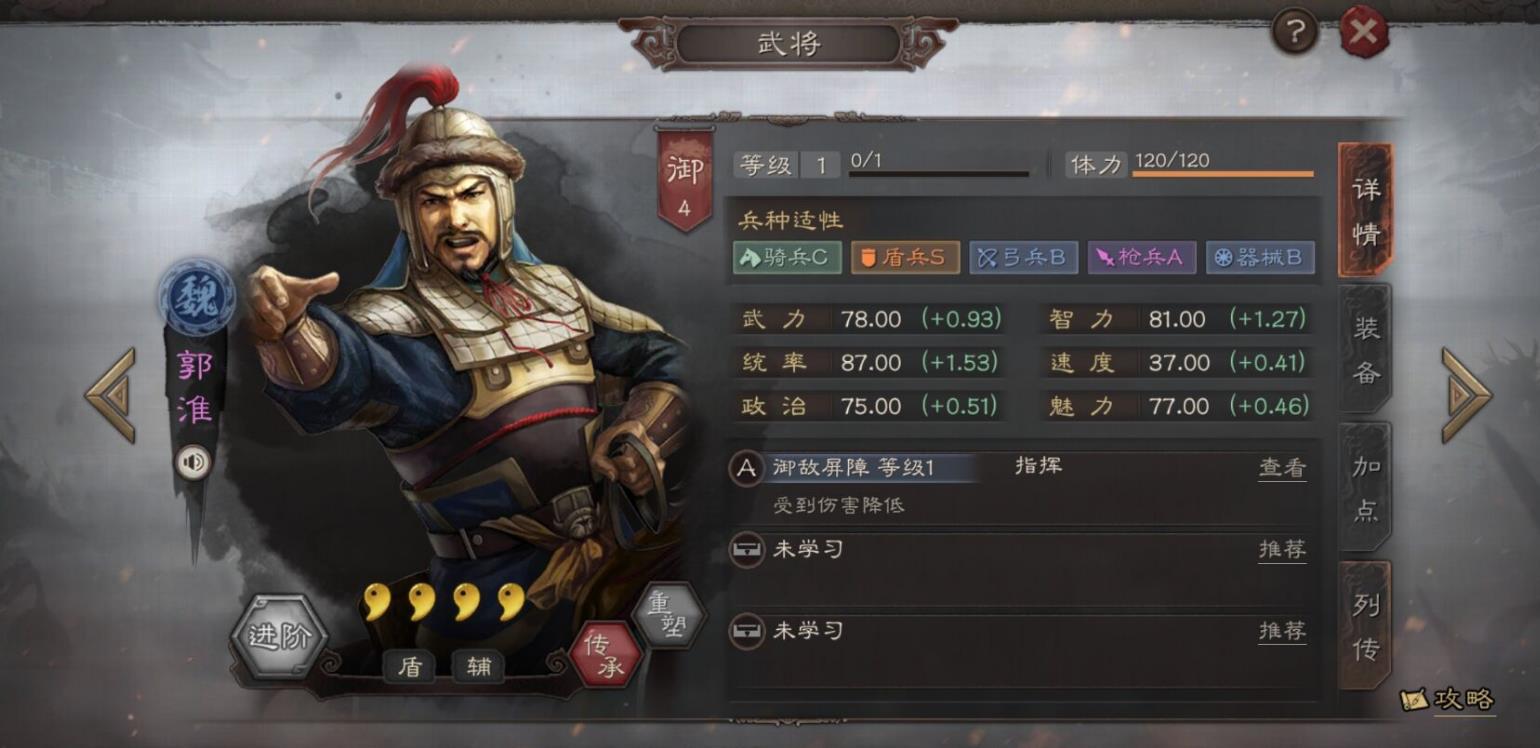Select the 骑兵C cavalry aptitude badge

click(787, 257)
